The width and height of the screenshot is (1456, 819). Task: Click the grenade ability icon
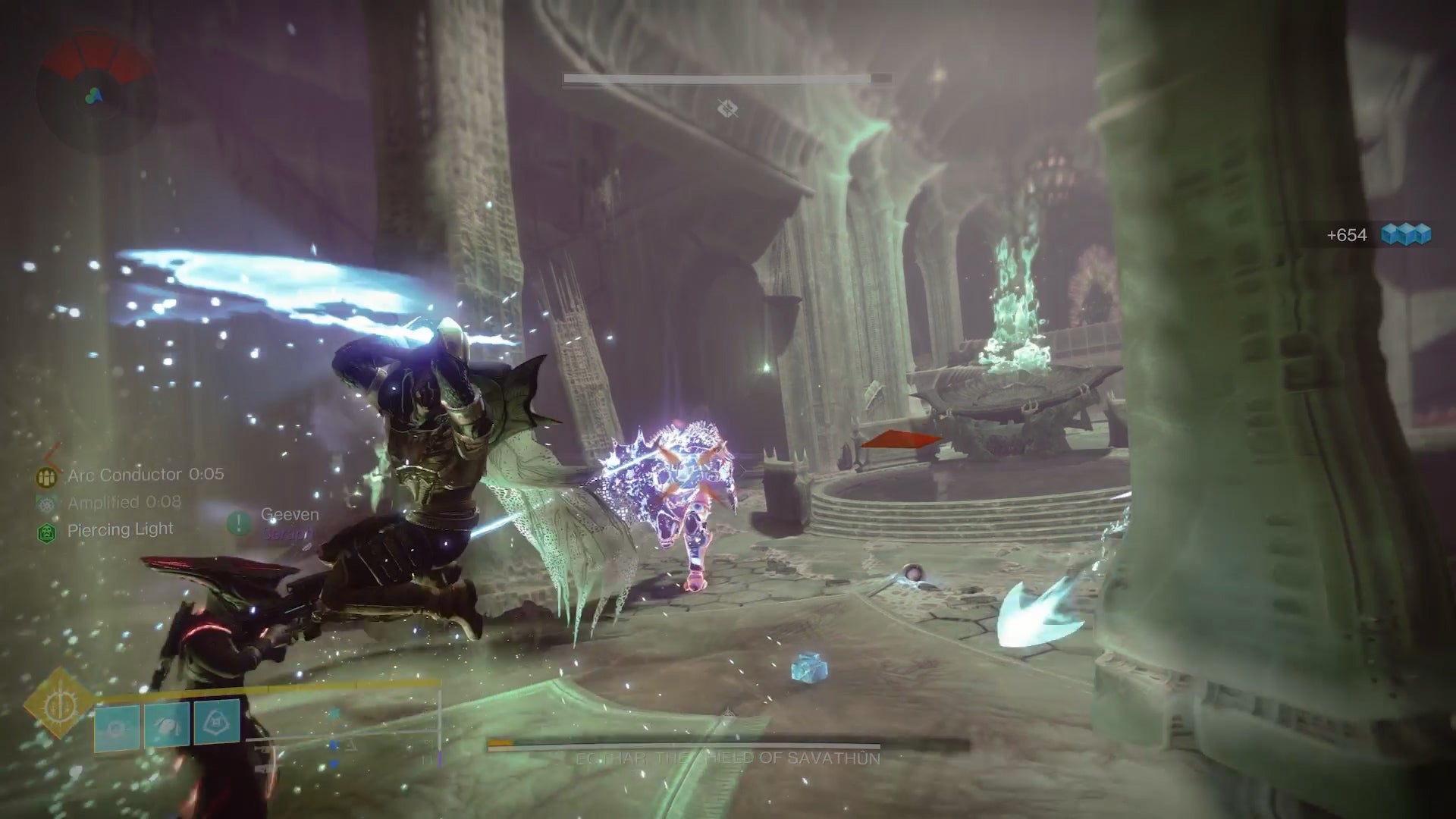tap(215, 724)
